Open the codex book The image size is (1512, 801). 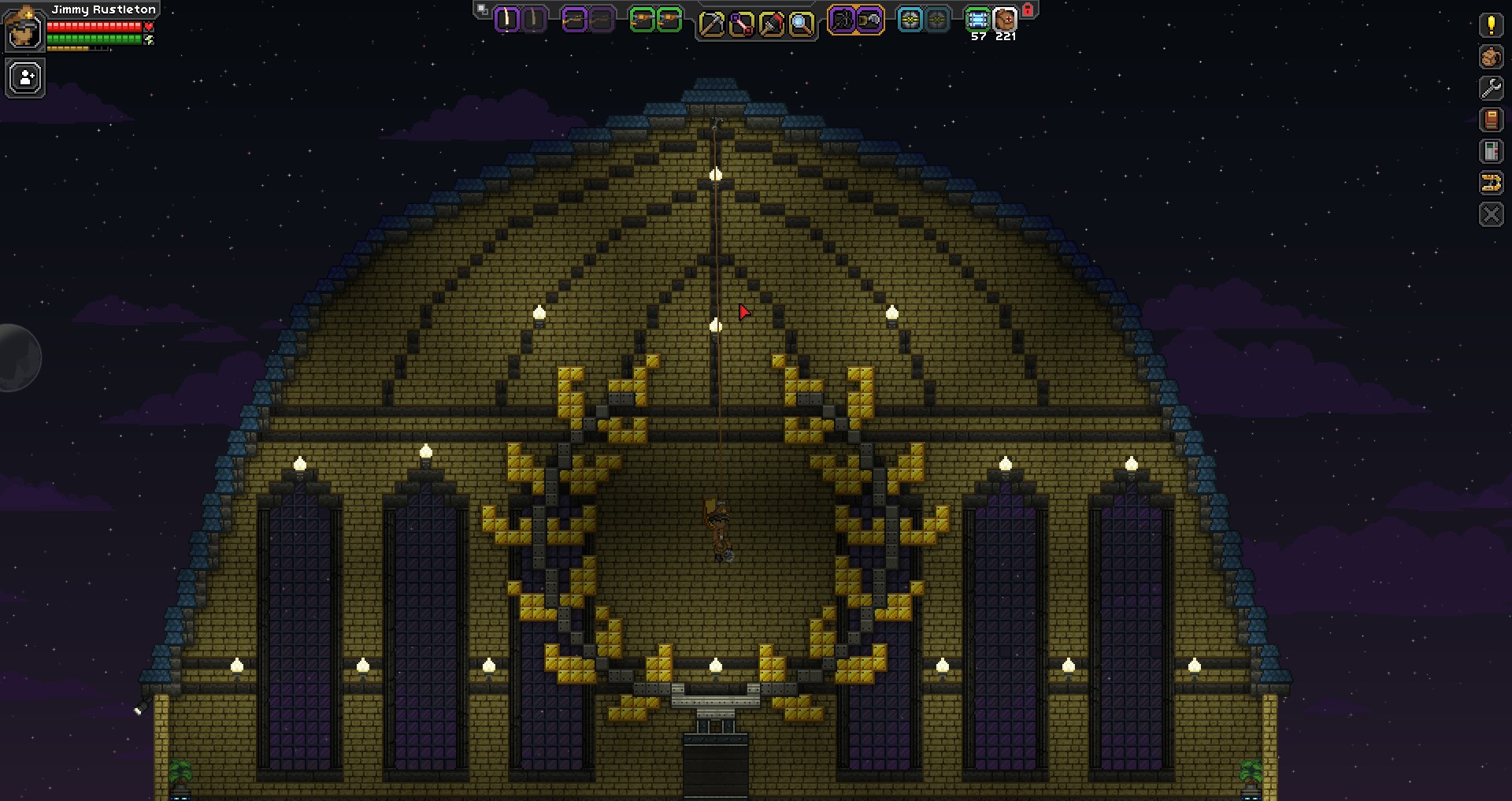(1491, 120)
